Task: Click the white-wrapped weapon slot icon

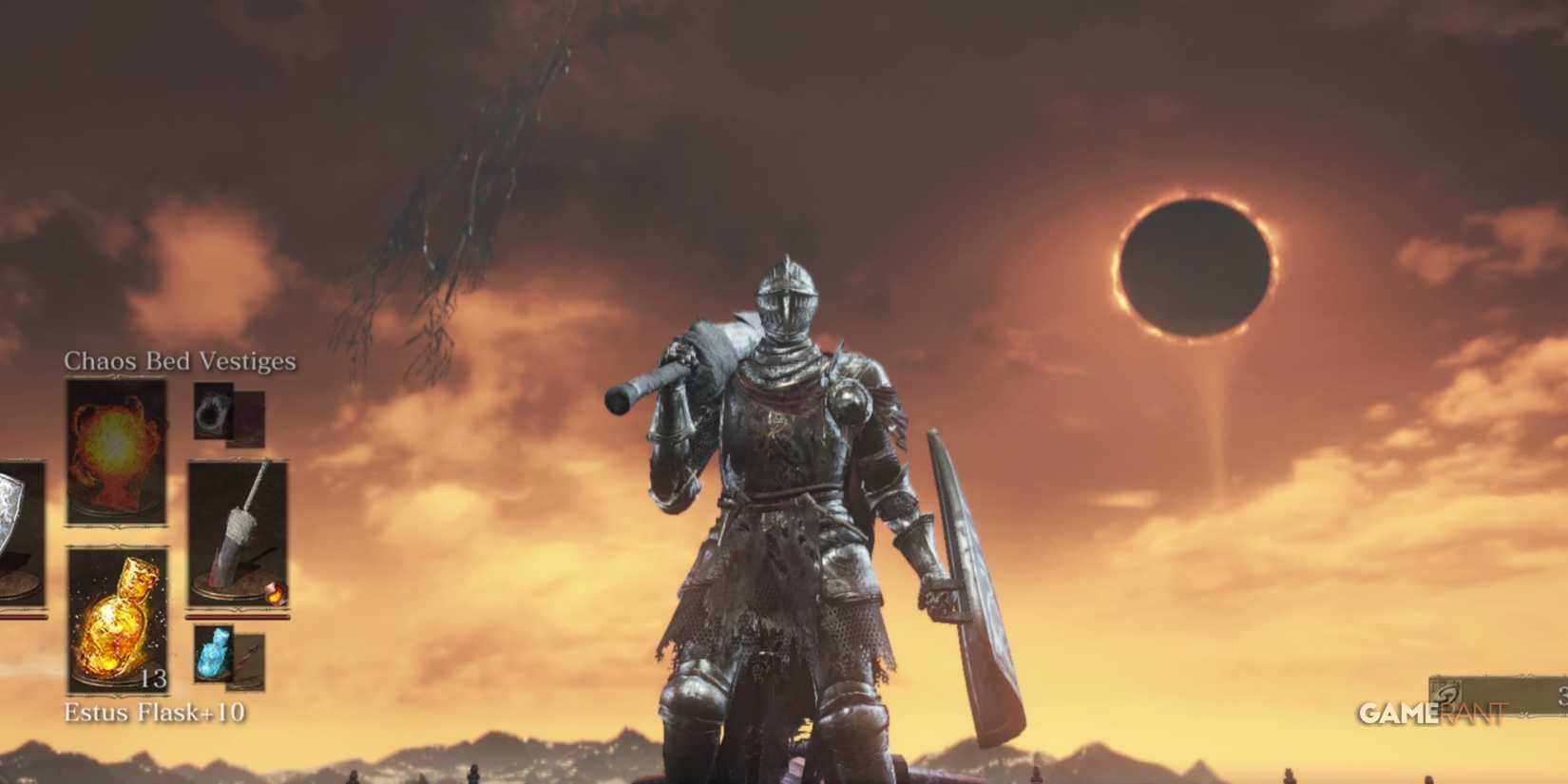Action: tap(239, 532)
